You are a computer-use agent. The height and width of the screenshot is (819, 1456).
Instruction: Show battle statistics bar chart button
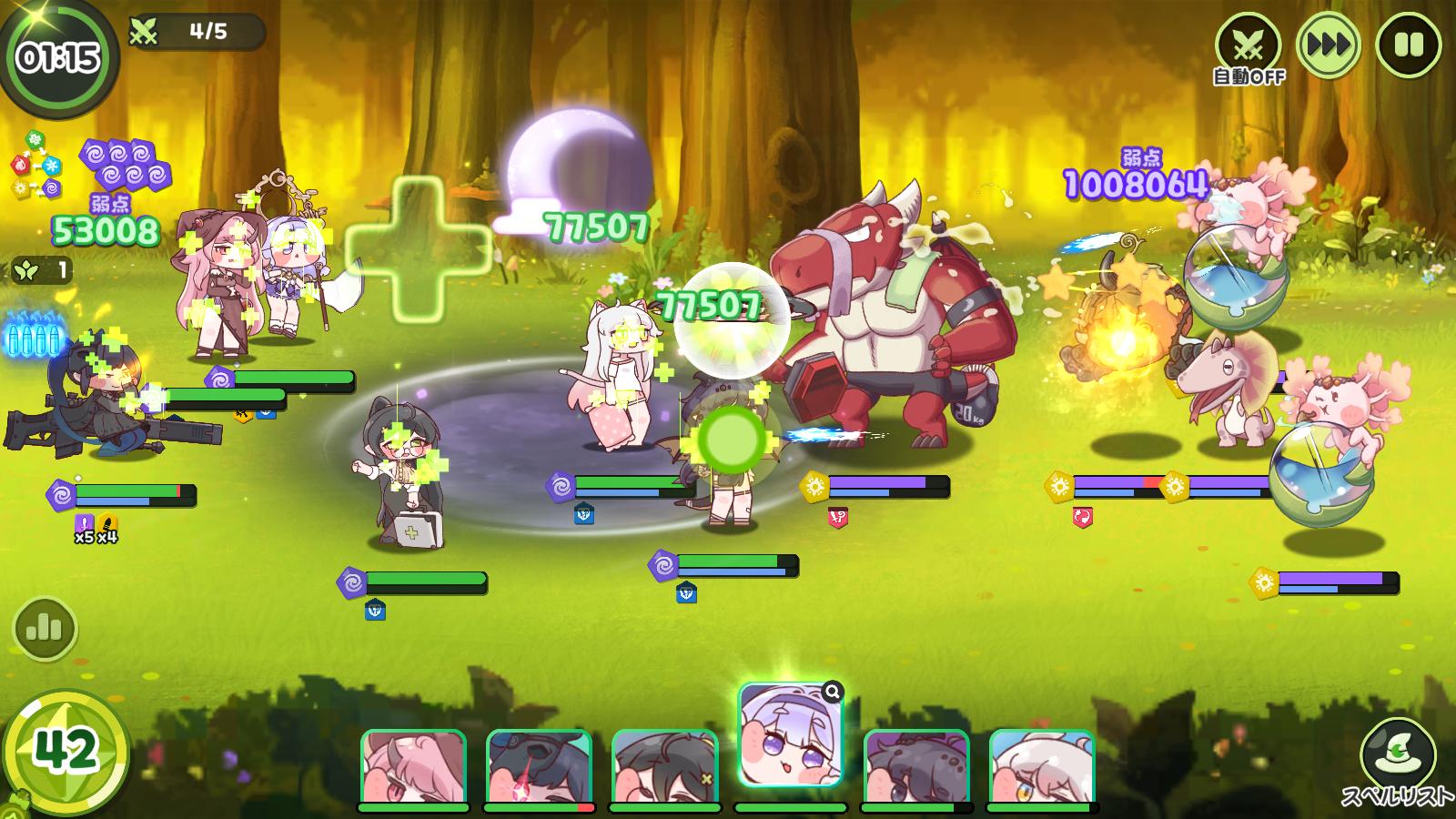(45, 628)
